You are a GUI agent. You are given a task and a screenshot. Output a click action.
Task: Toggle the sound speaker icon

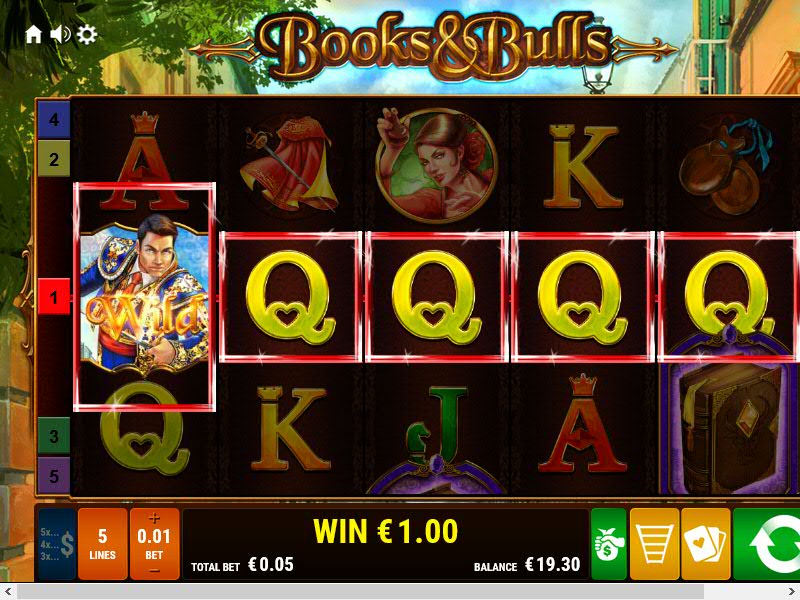pos(60,35)
